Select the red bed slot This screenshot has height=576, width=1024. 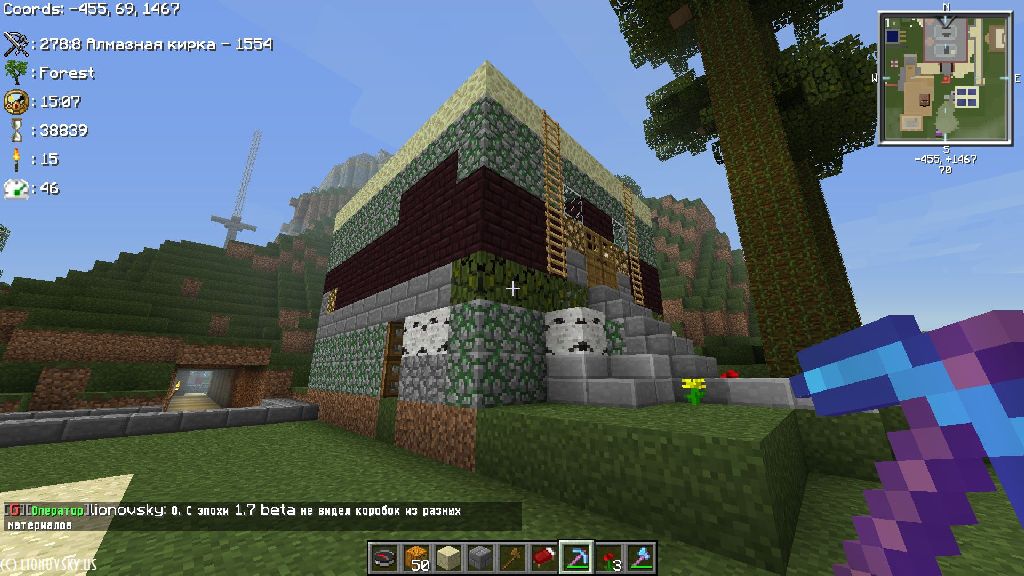(x=544, y=557)
